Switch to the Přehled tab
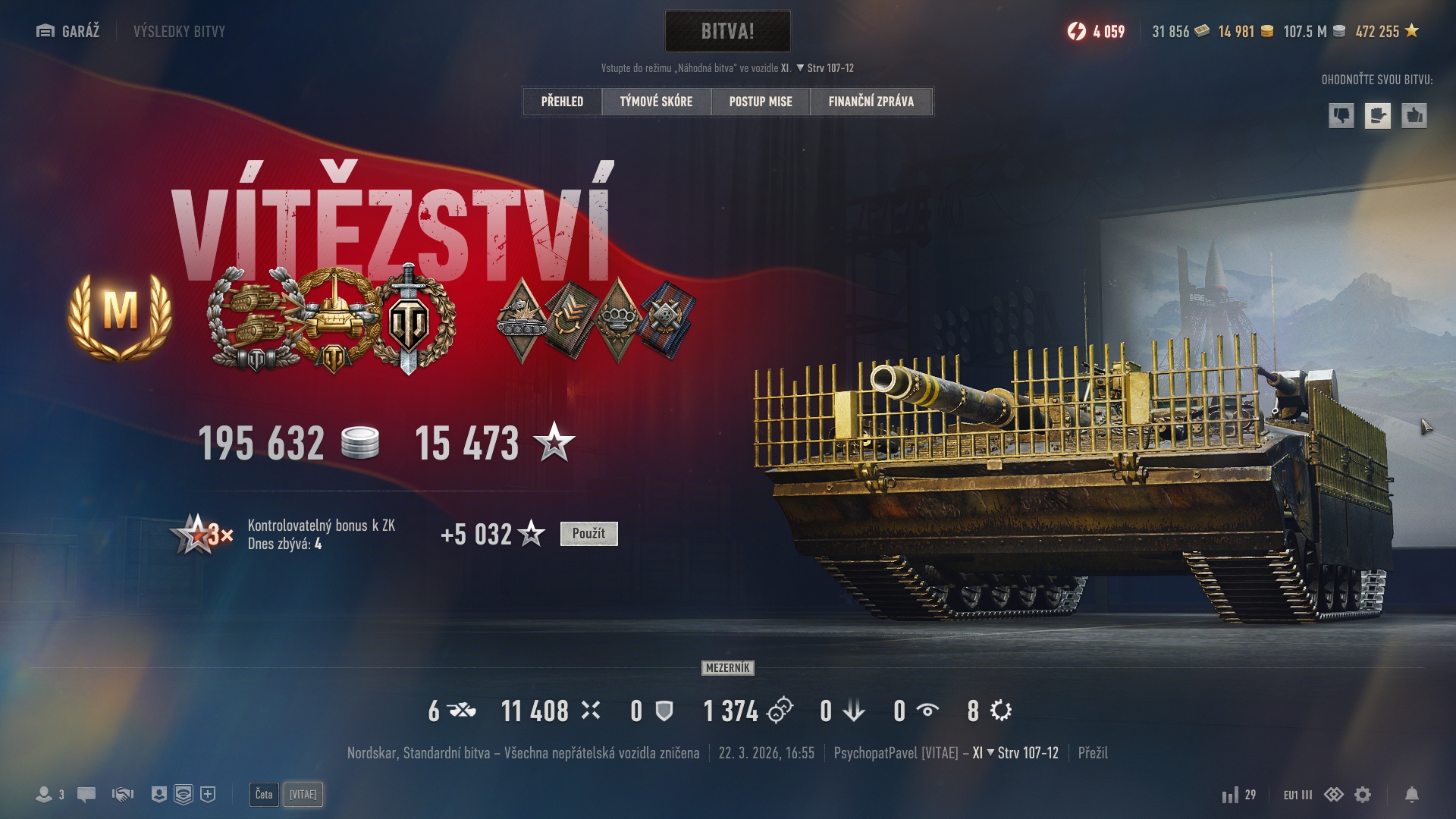 pos(562,102)
